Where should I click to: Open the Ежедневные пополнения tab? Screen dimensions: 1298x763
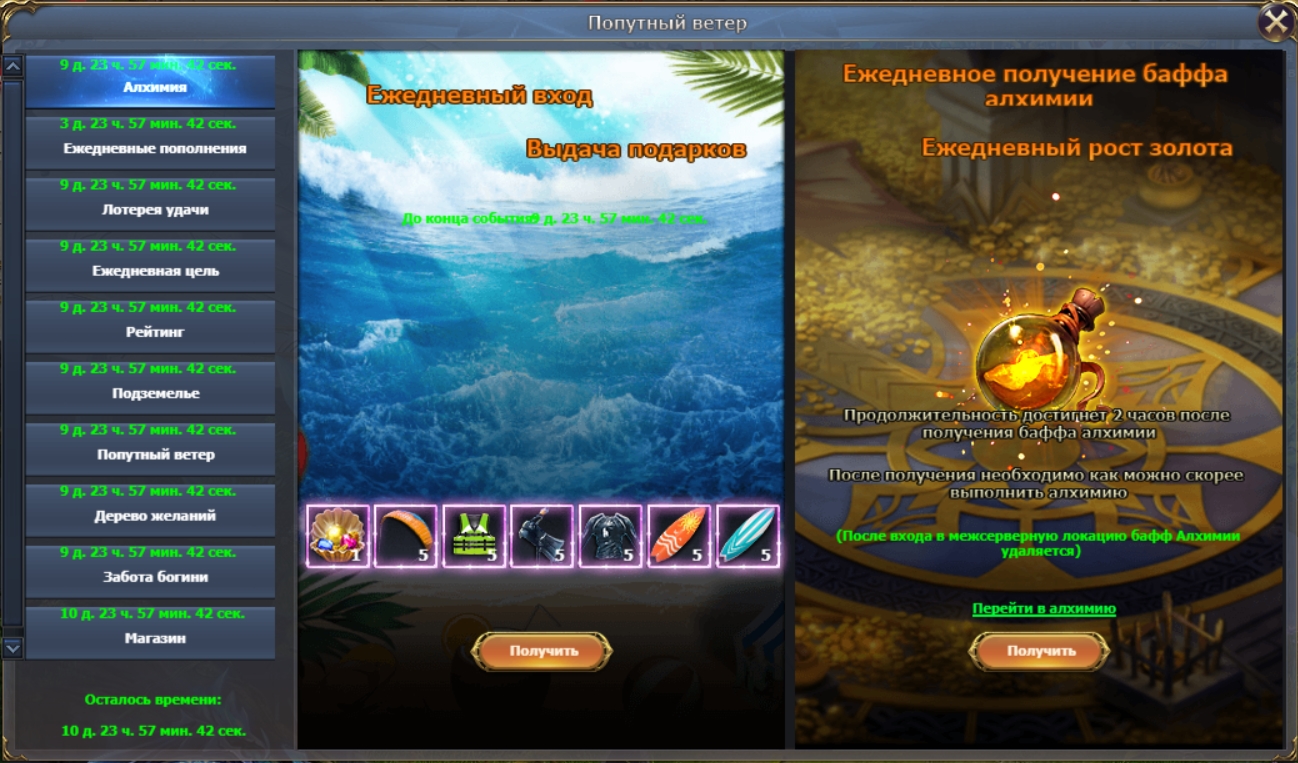(150, 143)
